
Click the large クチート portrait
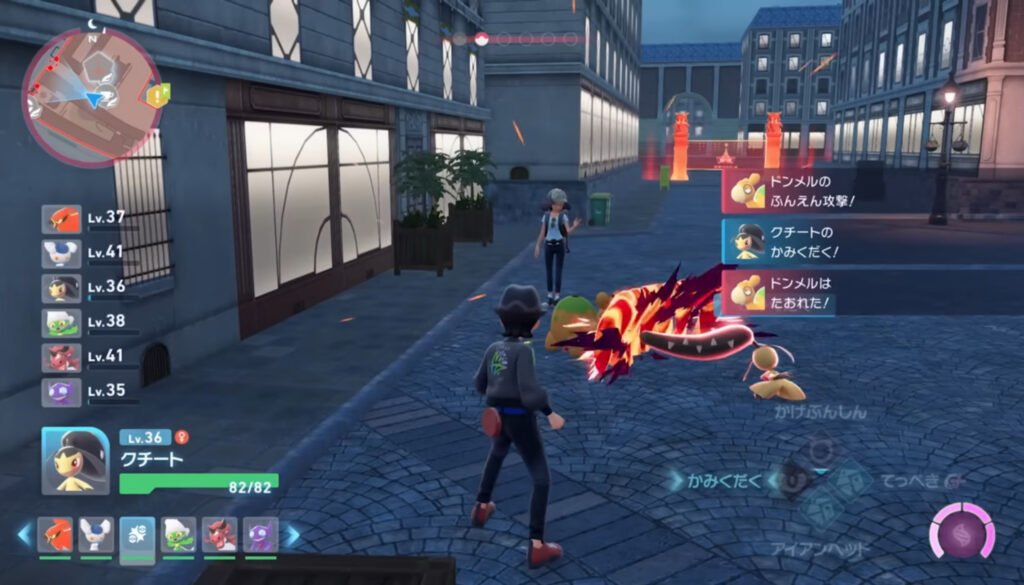pyautogui.click(x=75, y=460)
